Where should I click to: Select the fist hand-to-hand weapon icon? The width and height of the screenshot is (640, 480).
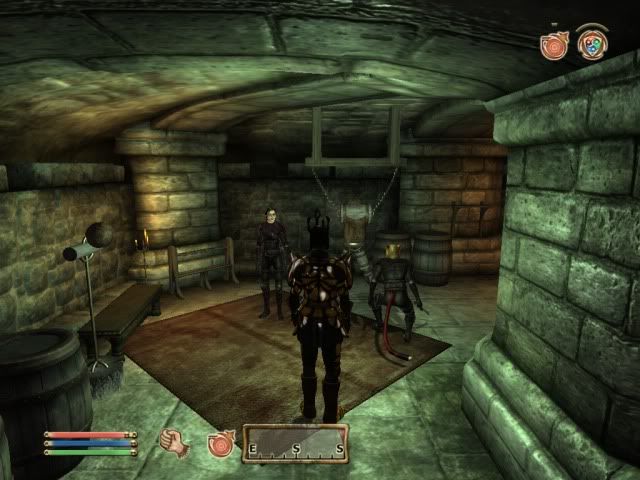(173, 443)
